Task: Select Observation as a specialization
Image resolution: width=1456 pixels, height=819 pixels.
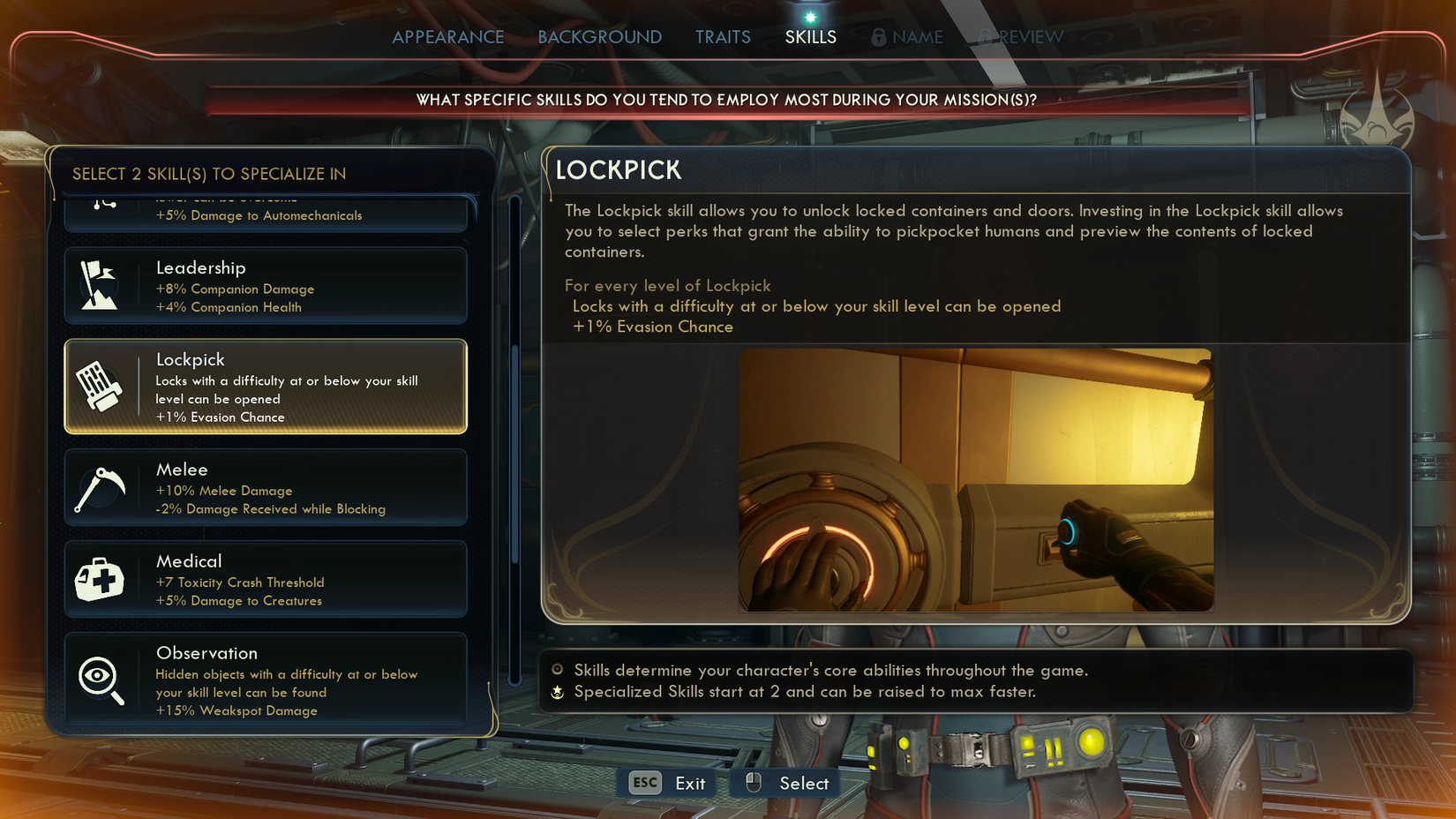Action: click(265, 680)
